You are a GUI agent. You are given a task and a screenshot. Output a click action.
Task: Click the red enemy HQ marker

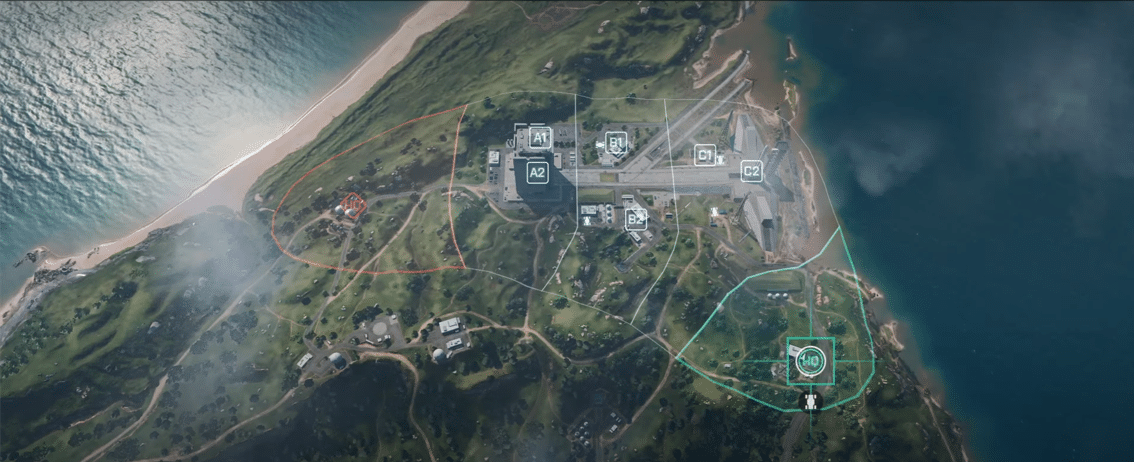pyautogui.click(x=353, y=206)
